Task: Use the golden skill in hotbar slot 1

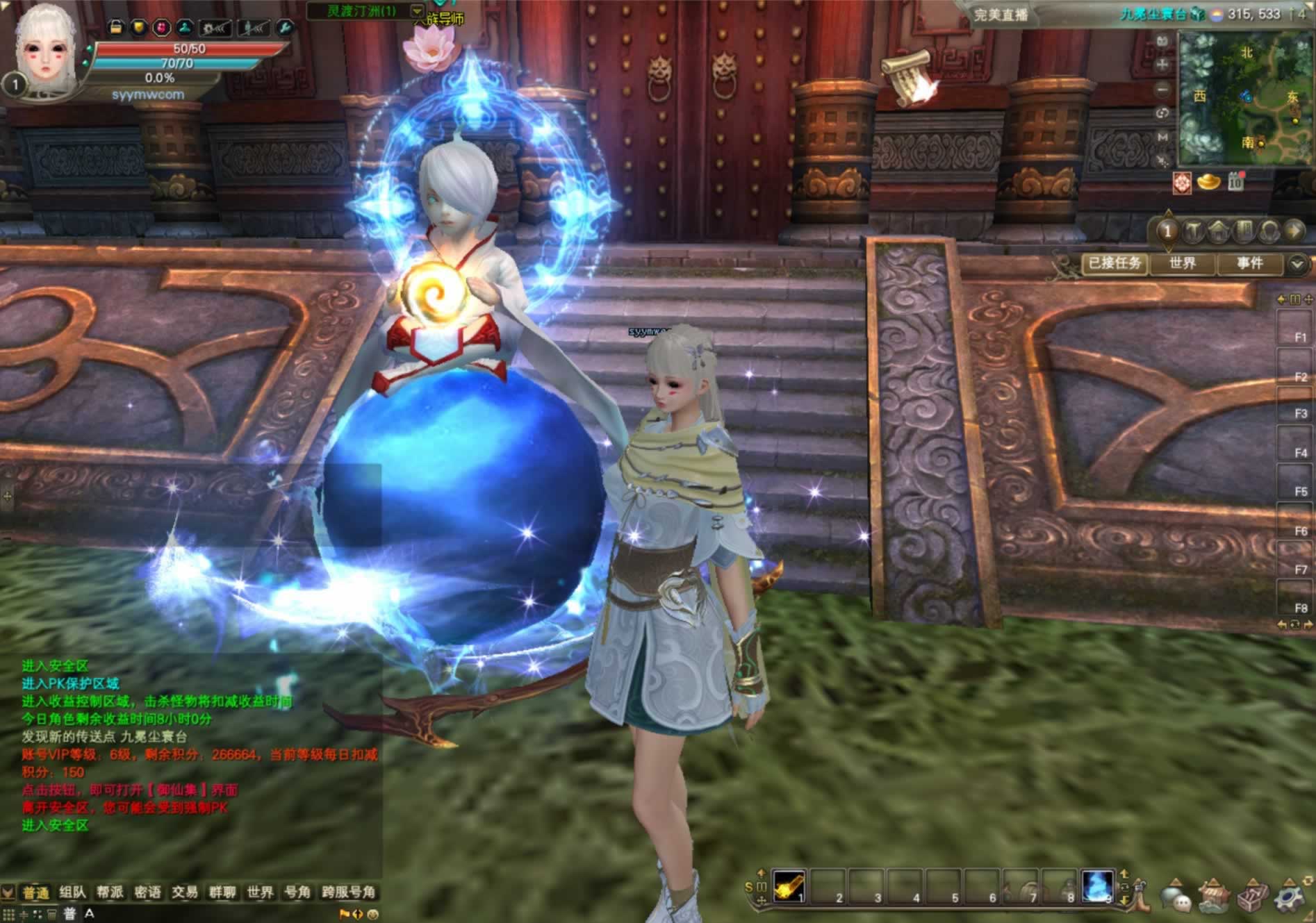Action: click(x=789, y=886)
